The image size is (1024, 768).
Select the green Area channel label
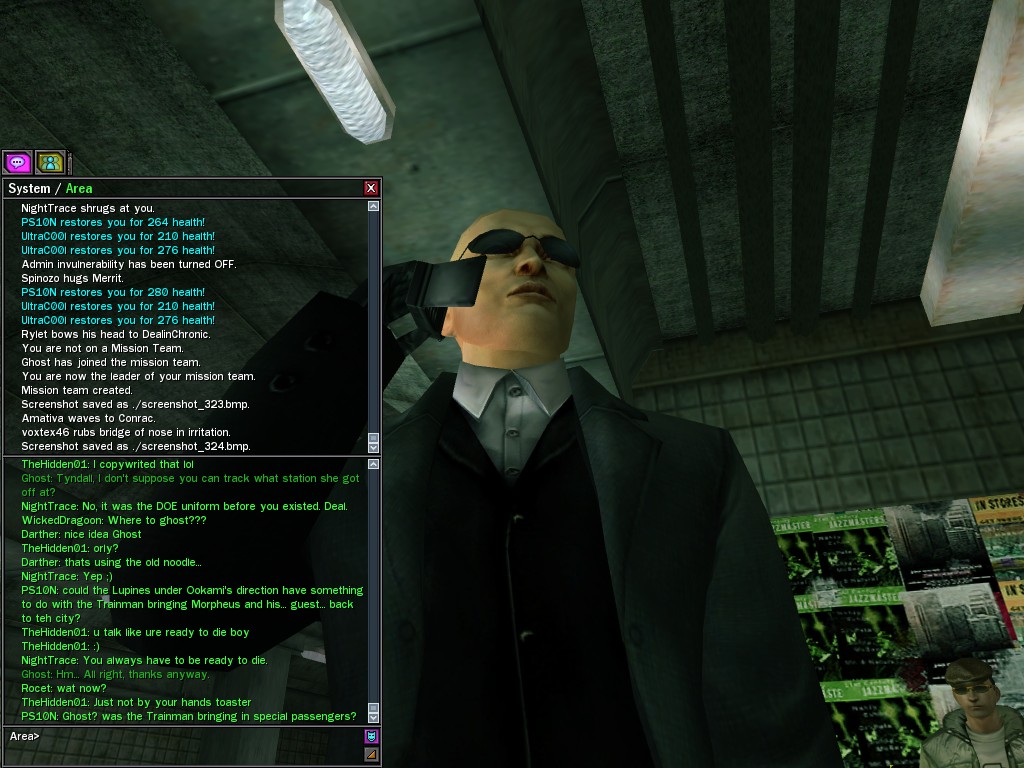[x=79, y=189]
